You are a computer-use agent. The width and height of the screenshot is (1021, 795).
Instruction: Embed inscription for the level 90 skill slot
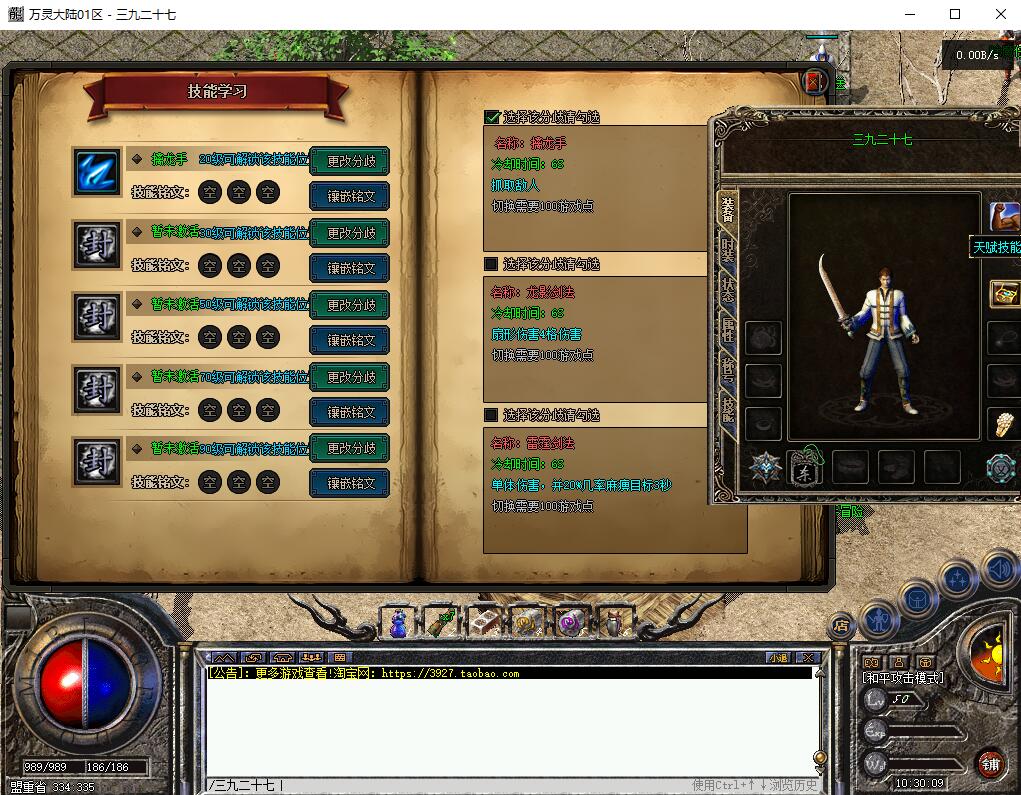pos(349,483)
